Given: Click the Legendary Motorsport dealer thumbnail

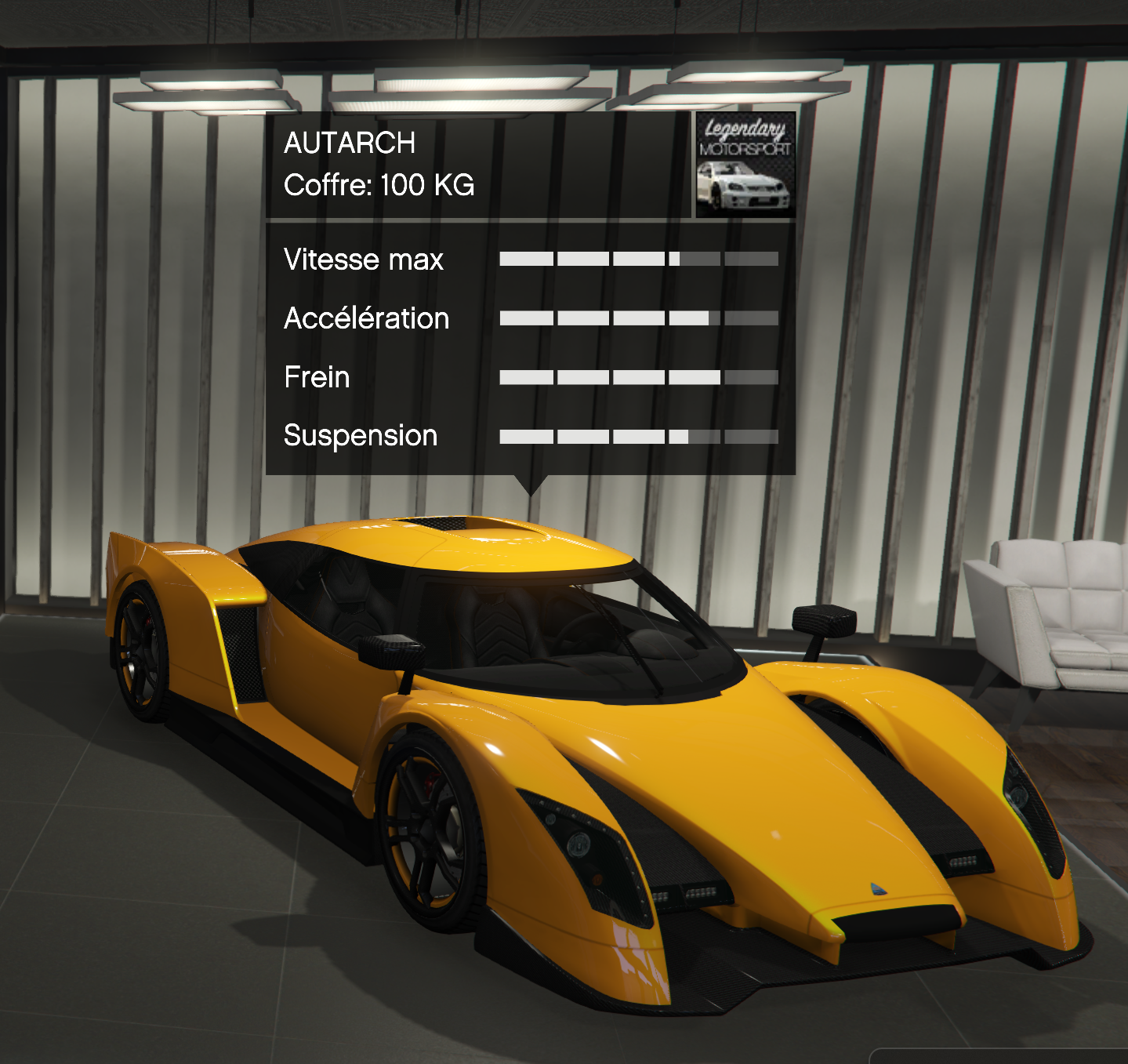Looking at the screenshot, I should pos(745,165).
